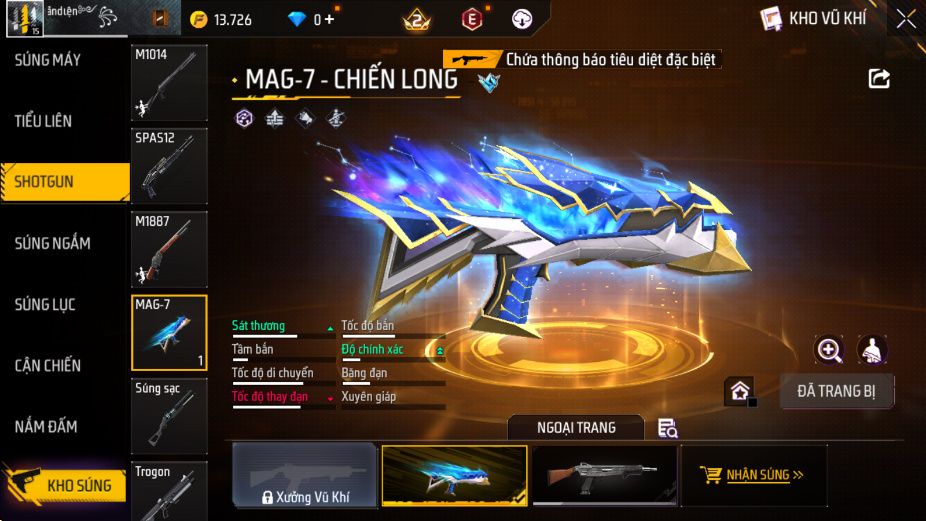Image resolution: width=926 pixels, height=521 pixels.
Task: Select the locked Xưởng Vũ Khí skin
Action: pos(305,475)
